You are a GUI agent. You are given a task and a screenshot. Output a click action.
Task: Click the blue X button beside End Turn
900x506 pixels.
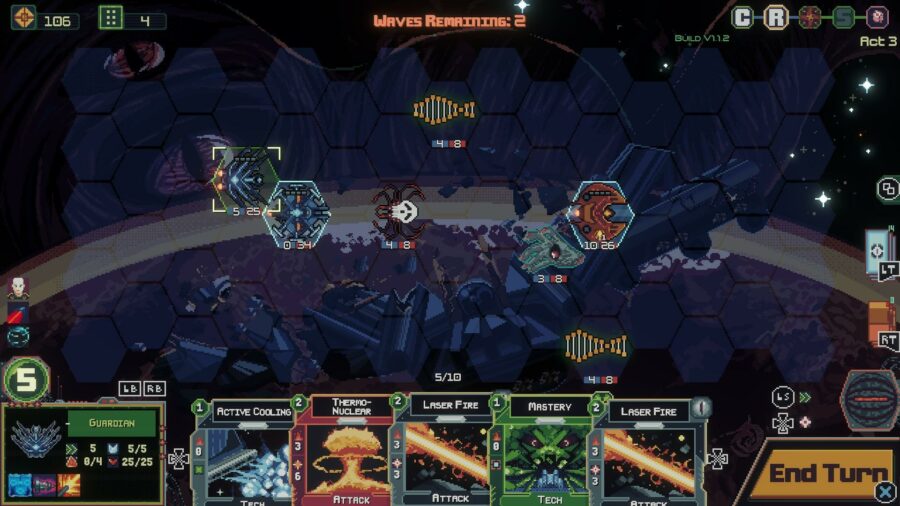[x=885, y=491]
